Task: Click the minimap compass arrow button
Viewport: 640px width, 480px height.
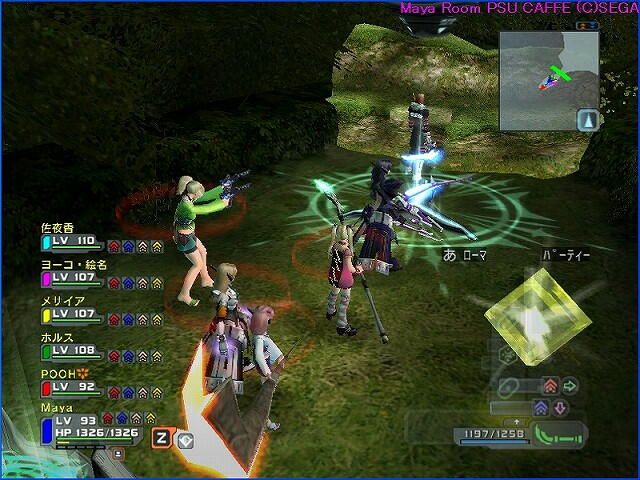Action: click(x=587, y=120)
